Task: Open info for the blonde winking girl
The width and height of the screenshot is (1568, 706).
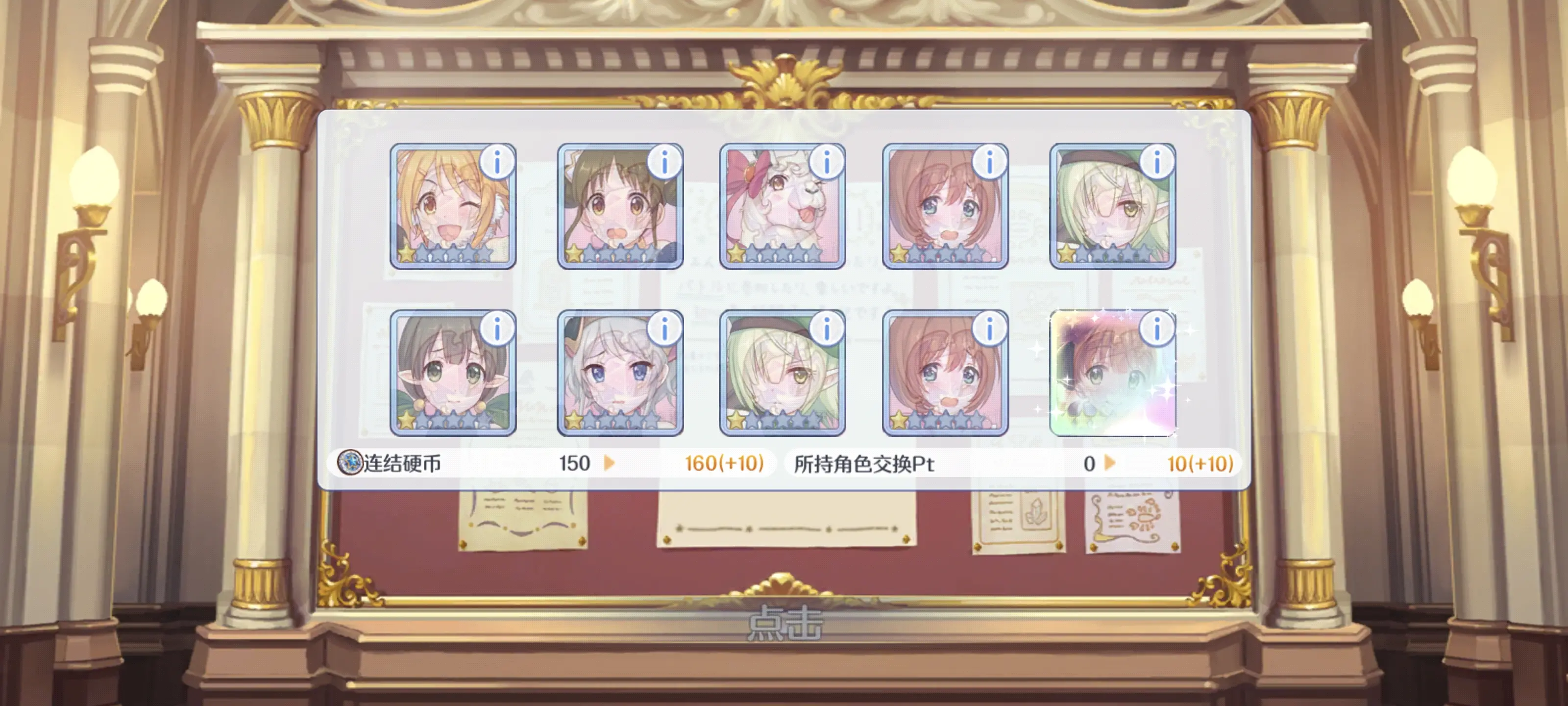Action: click(x=497, y=163)
